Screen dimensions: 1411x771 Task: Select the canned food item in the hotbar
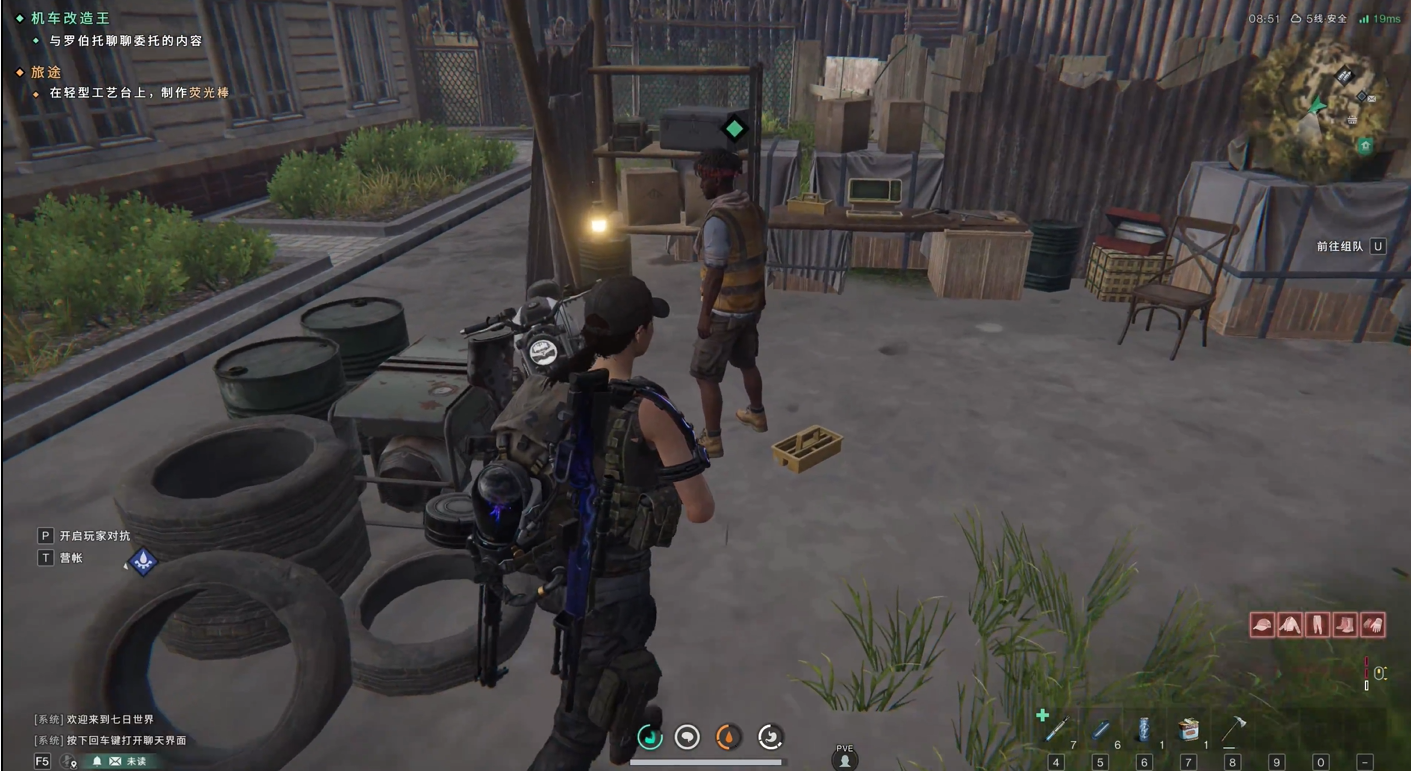(x=1188, y=729)
